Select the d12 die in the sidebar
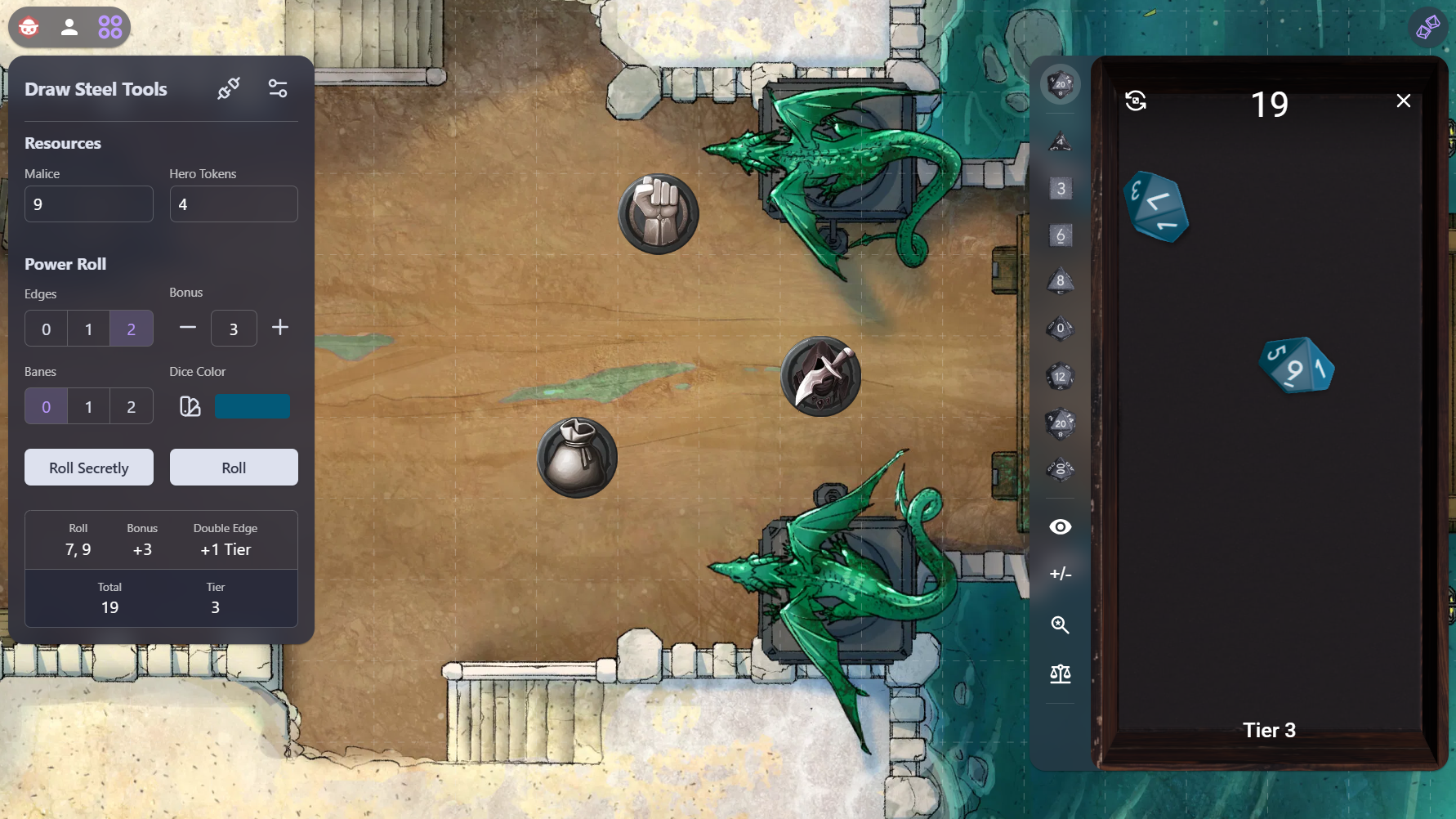1456x819 pixels. [x=1061, y=376]
